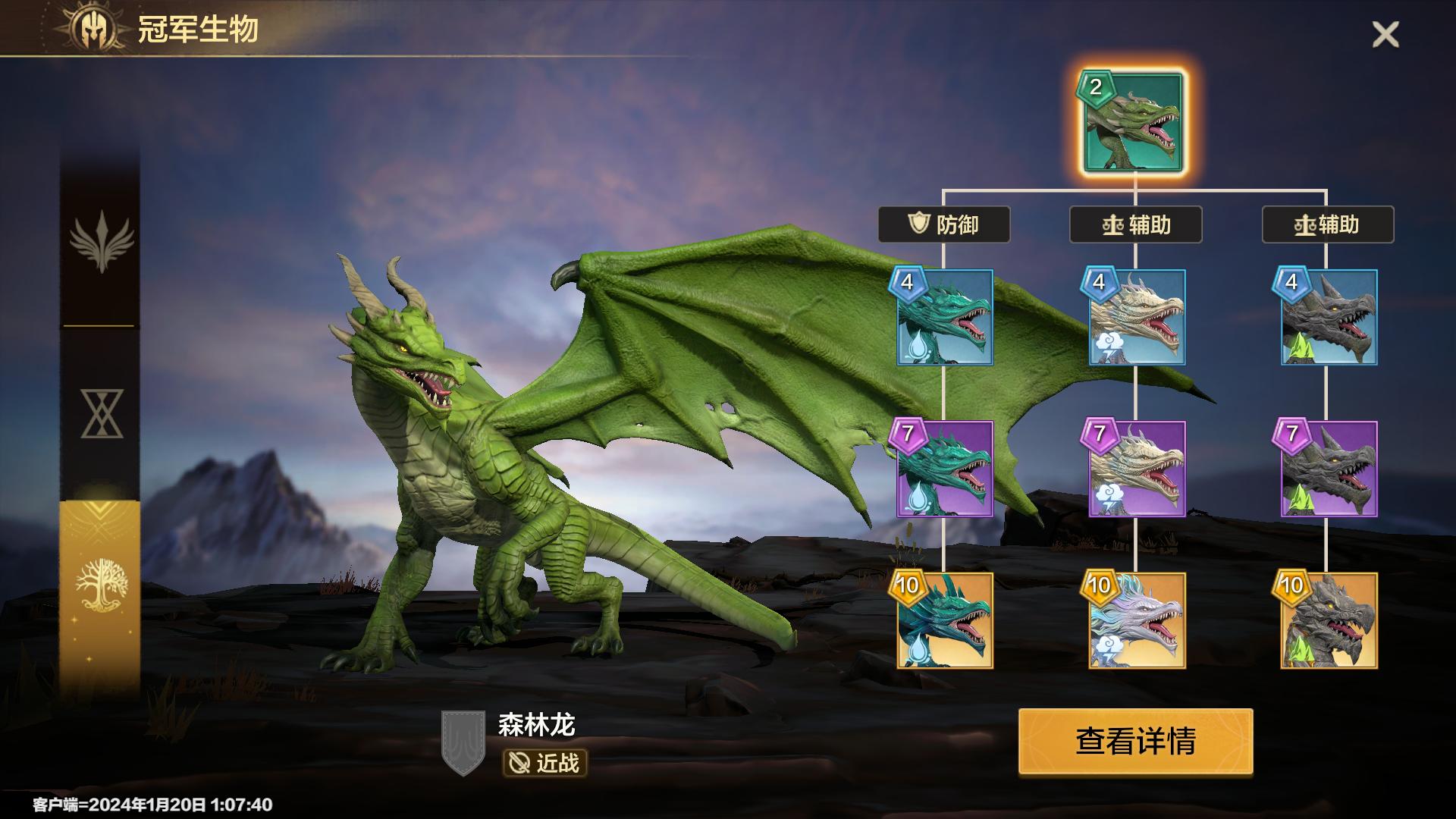Select the level 10 teal water dragon
Viewport: 1456px width, 819px height.
945,621
